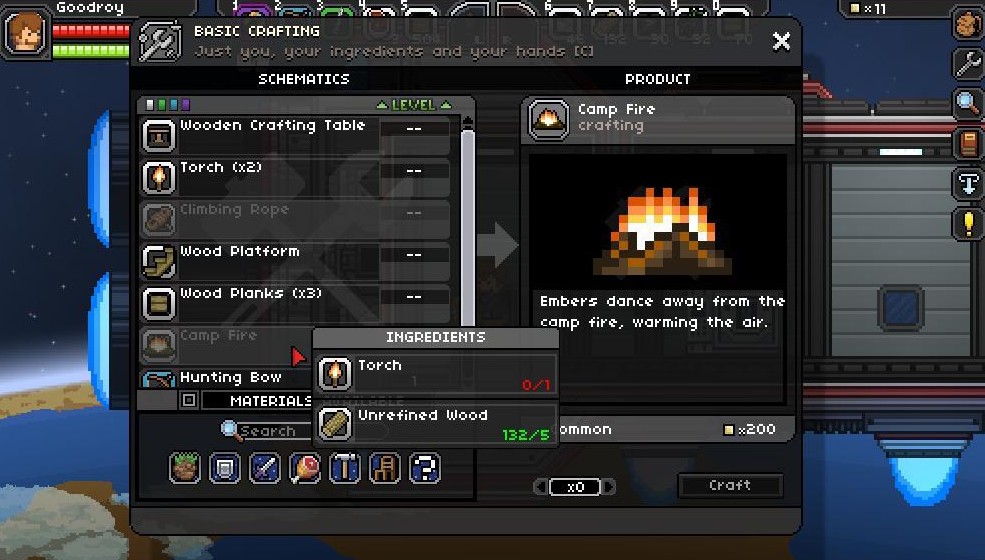Close the Basic Crafting window
The height and width of the screenshot is (560, 985).
[x=781, y=41]
